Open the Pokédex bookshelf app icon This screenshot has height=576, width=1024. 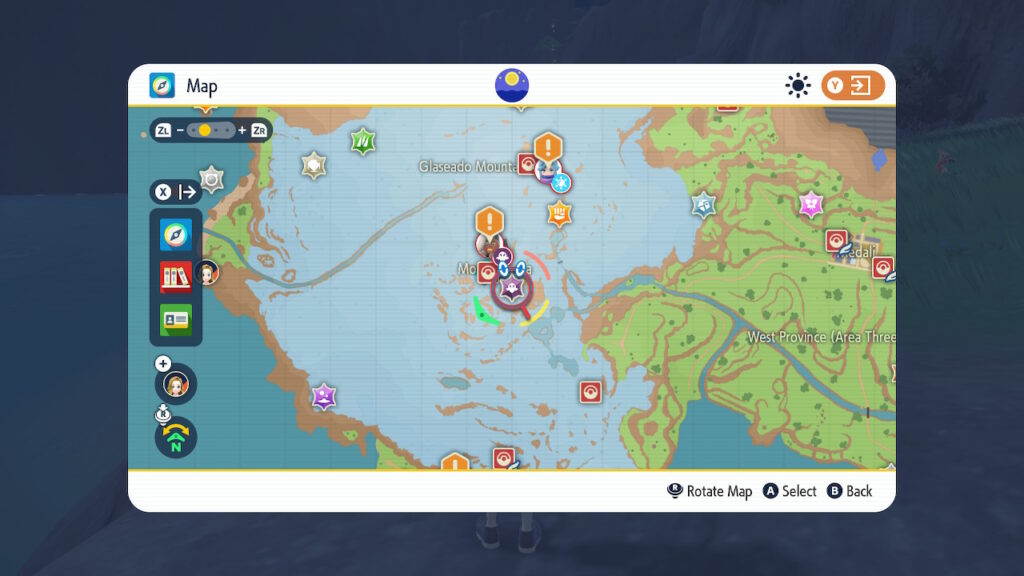pyautogui.click(x=176, y=277)
